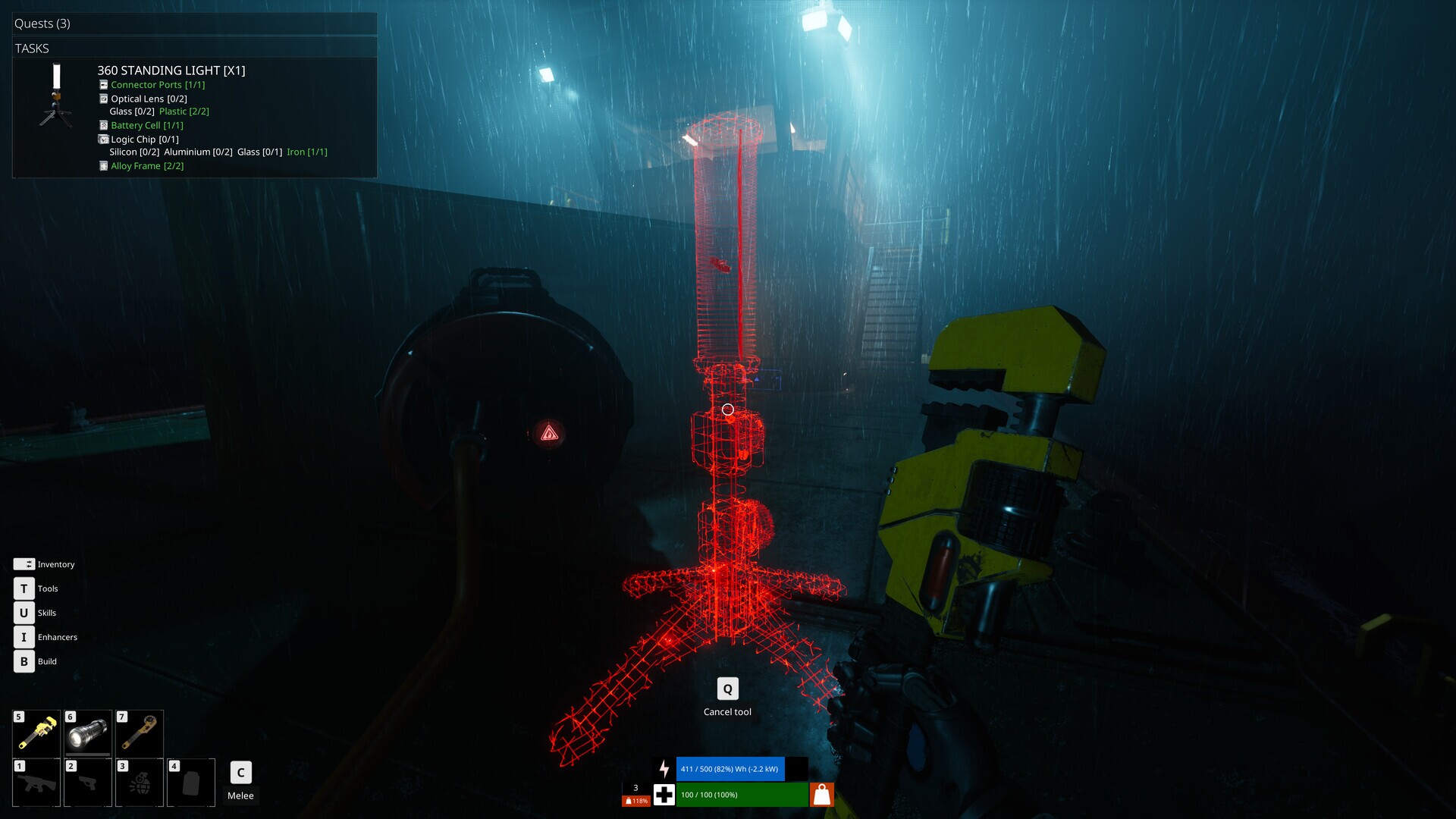
Task: Click the orange carry weight icon
Action: (821, 795)
